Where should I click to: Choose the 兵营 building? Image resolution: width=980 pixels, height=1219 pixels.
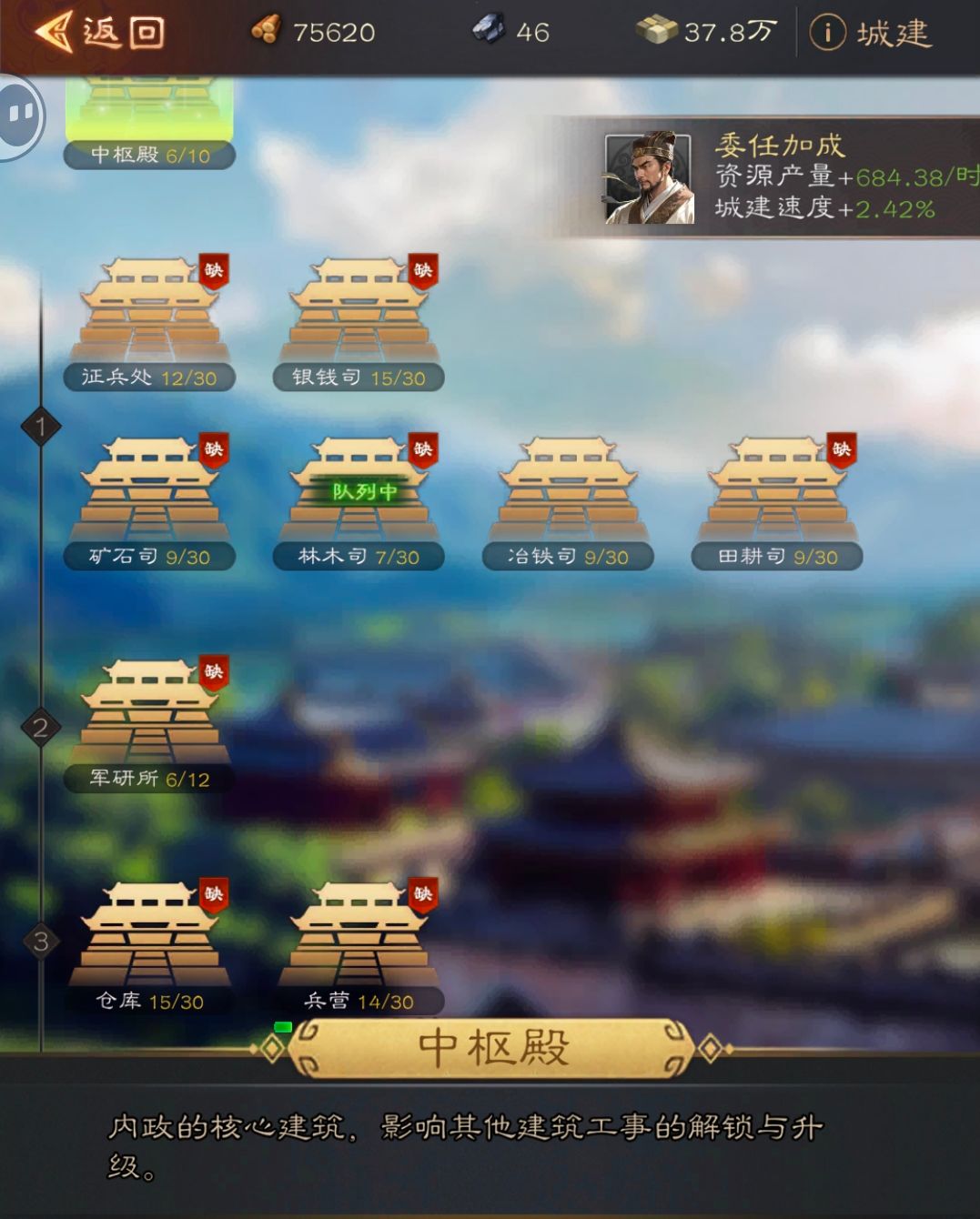point(359,937)
